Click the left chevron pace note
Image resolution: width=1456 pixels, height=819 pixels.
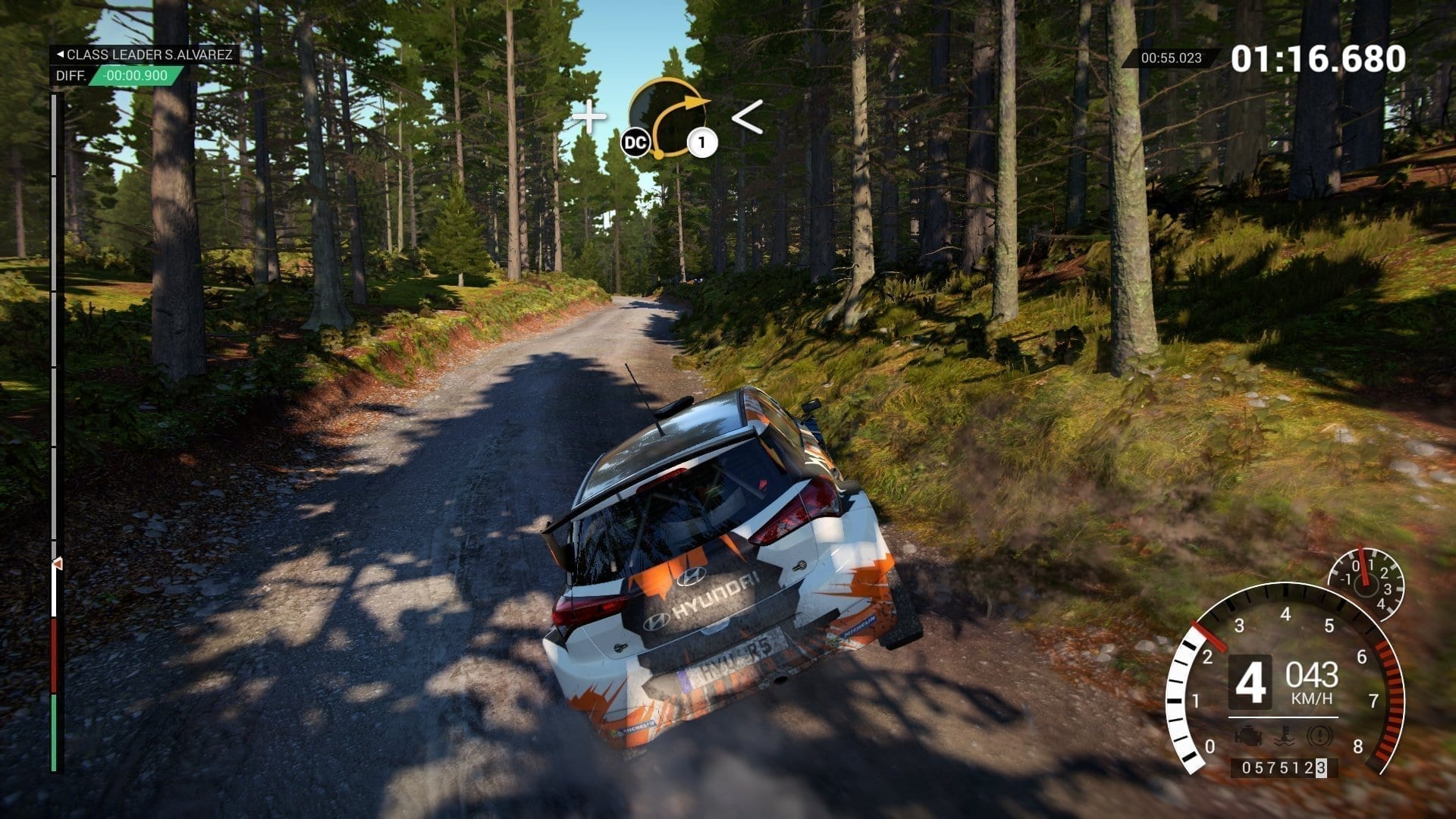click(x=747, y=118)
